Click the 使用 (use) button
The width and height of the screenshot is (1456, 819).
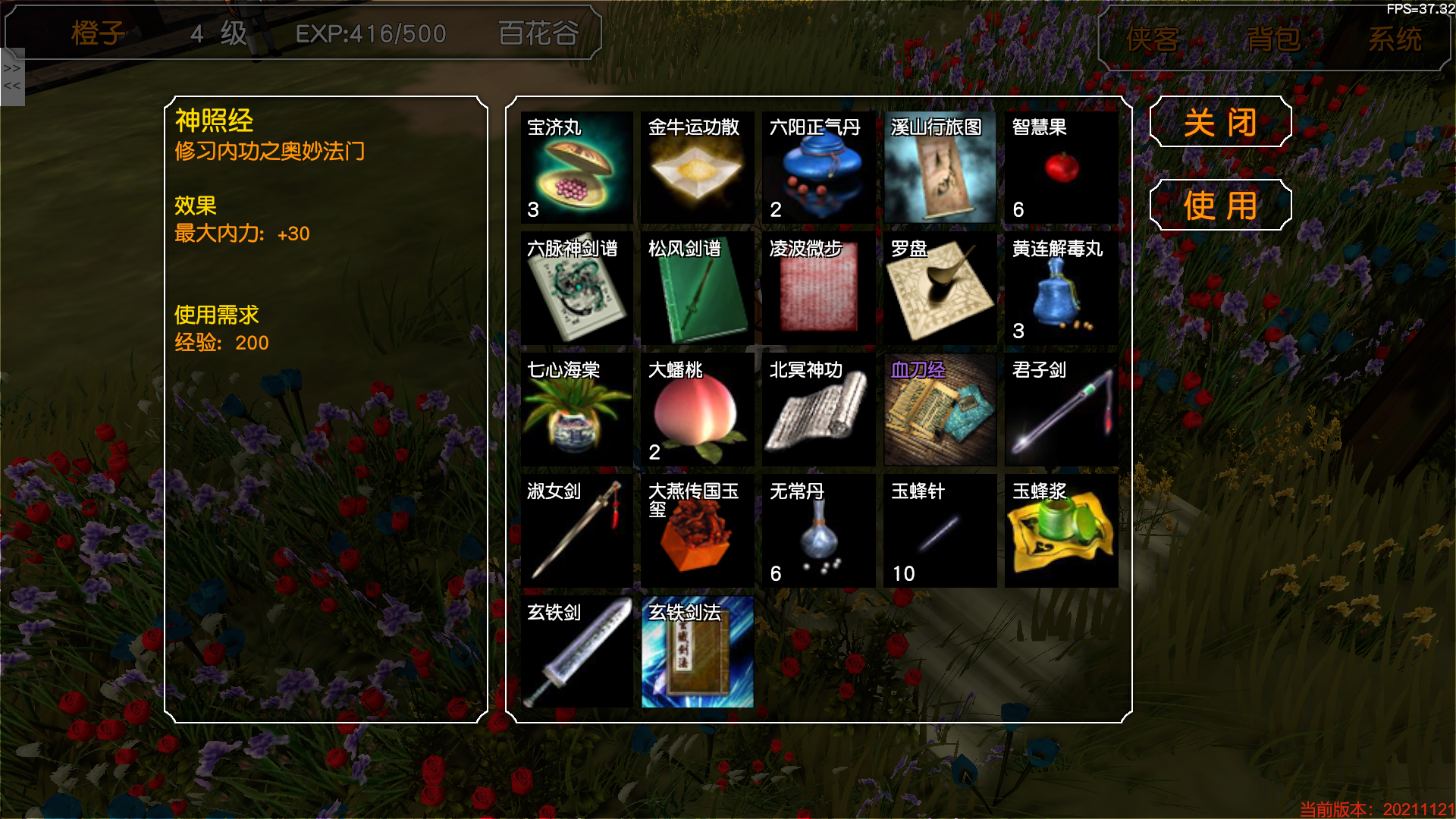coord(1220,206)
